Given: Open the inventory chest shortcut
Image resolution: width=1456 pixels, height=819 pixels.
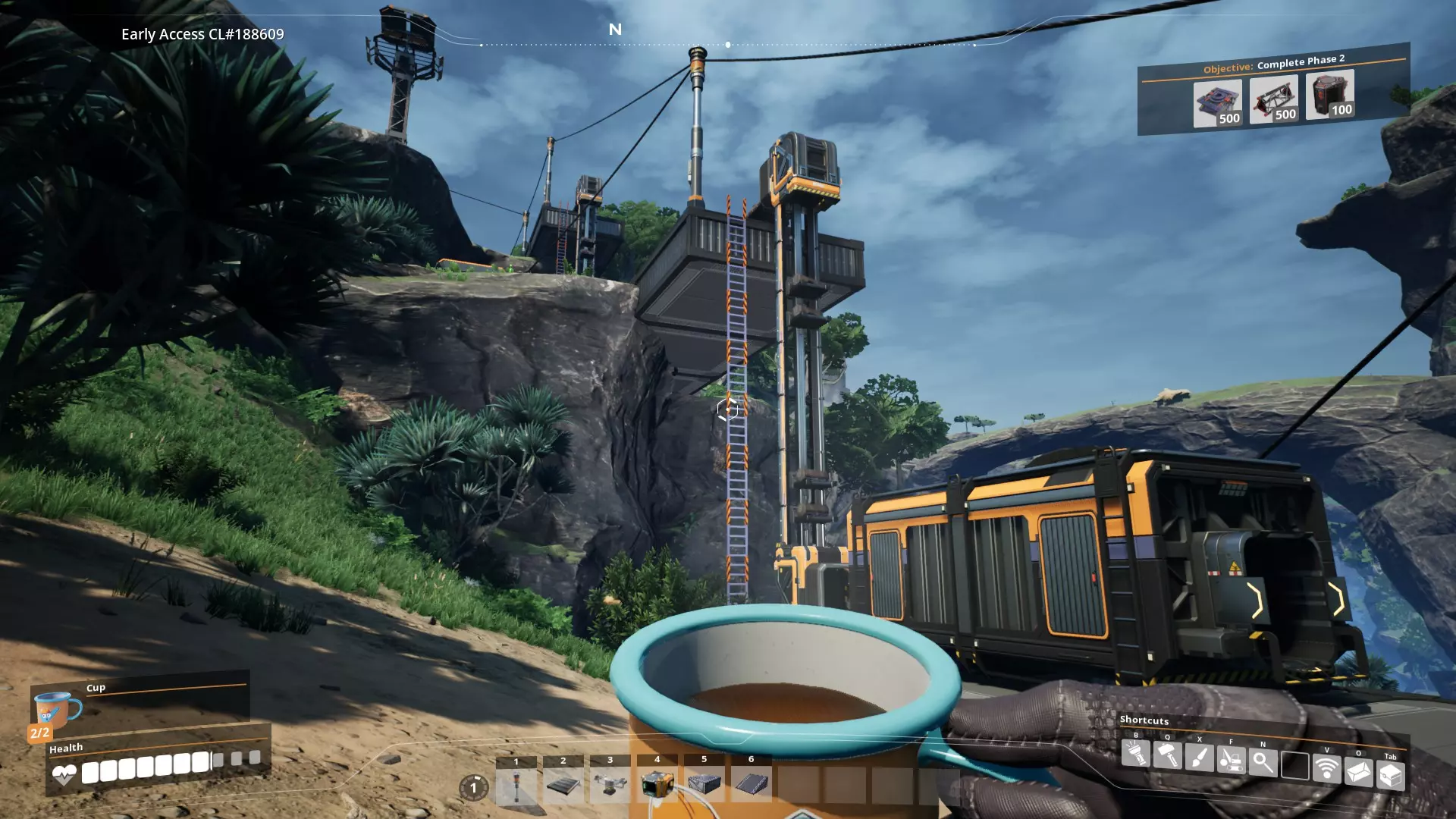Looking at the screenshot, I should tap(1390, 776).
